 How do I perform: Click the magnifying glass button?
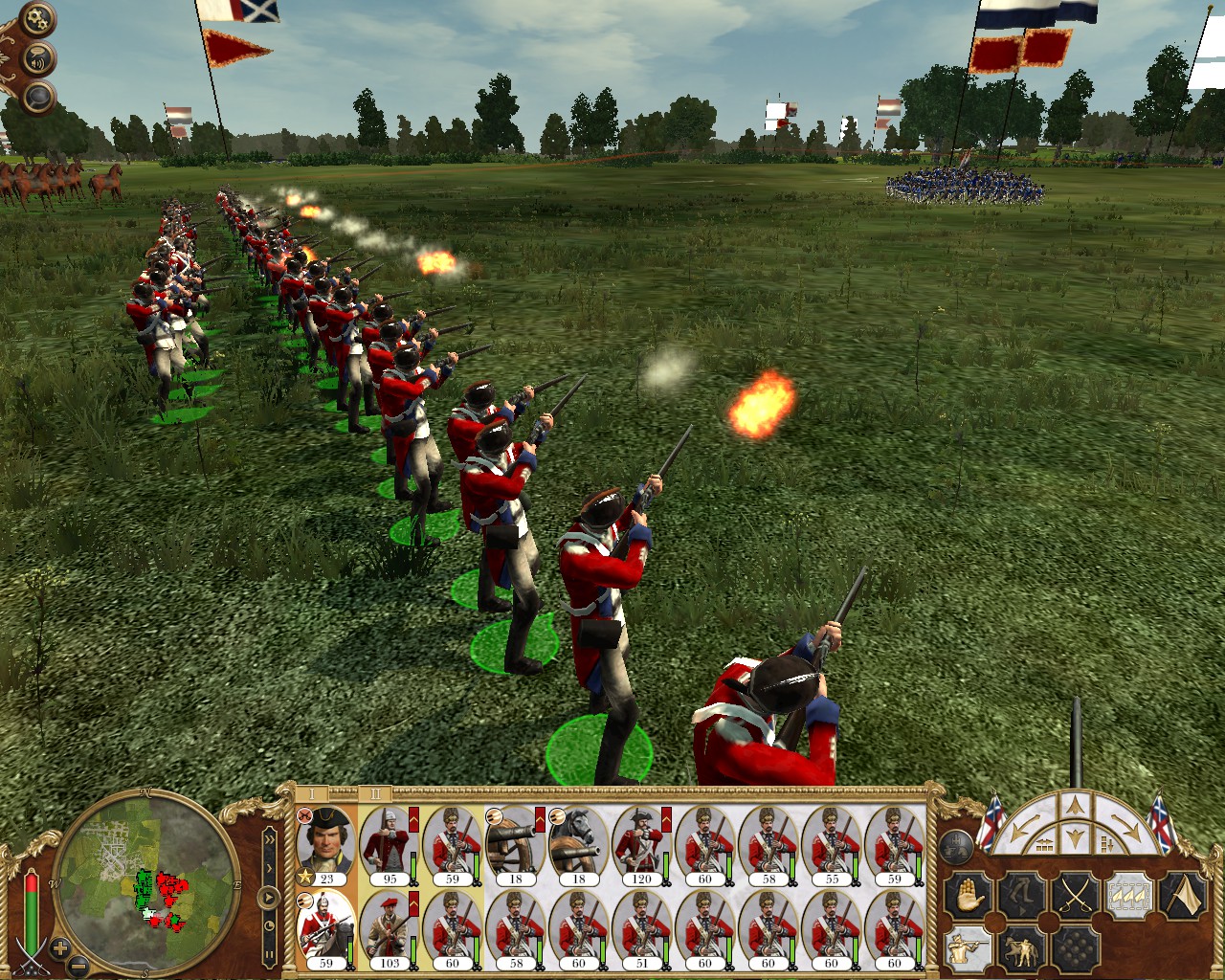coord(37,96)
